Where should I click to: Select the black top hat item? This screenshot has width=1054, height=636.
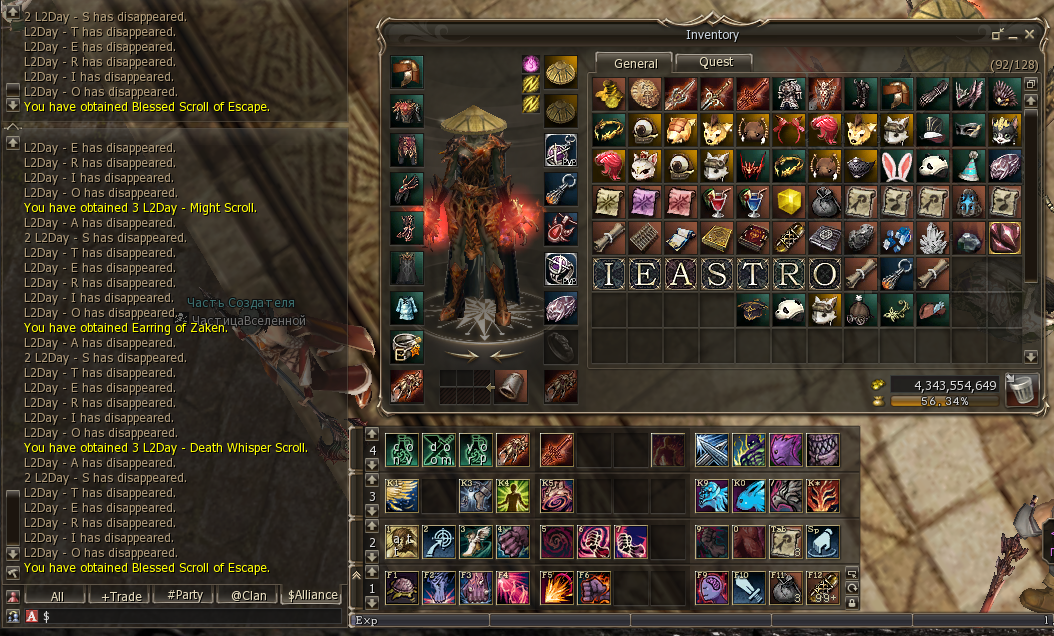coord(934,129)
